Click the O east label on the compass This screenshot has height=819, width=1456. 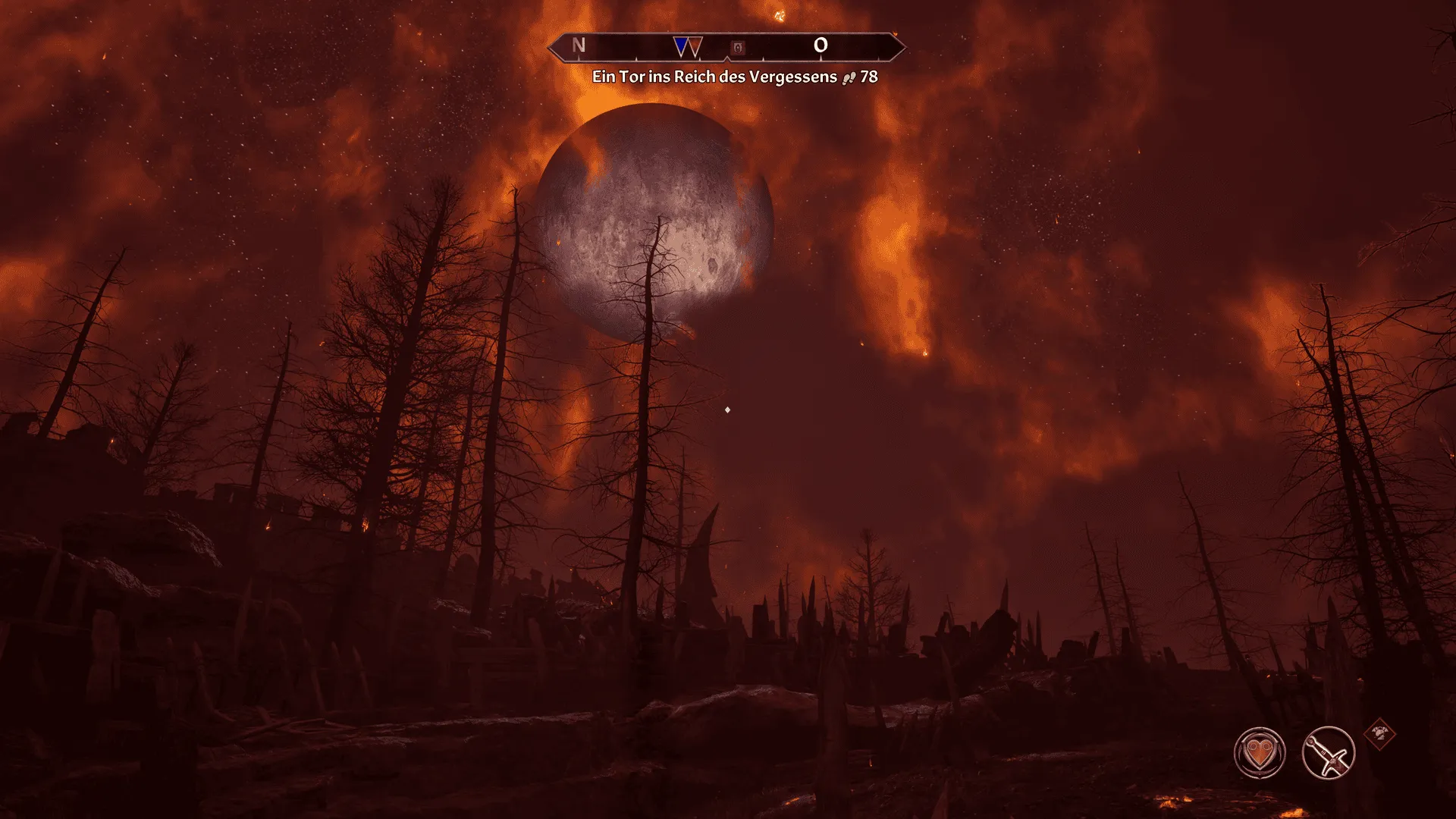pyautogui.click(x=822, y=45)
